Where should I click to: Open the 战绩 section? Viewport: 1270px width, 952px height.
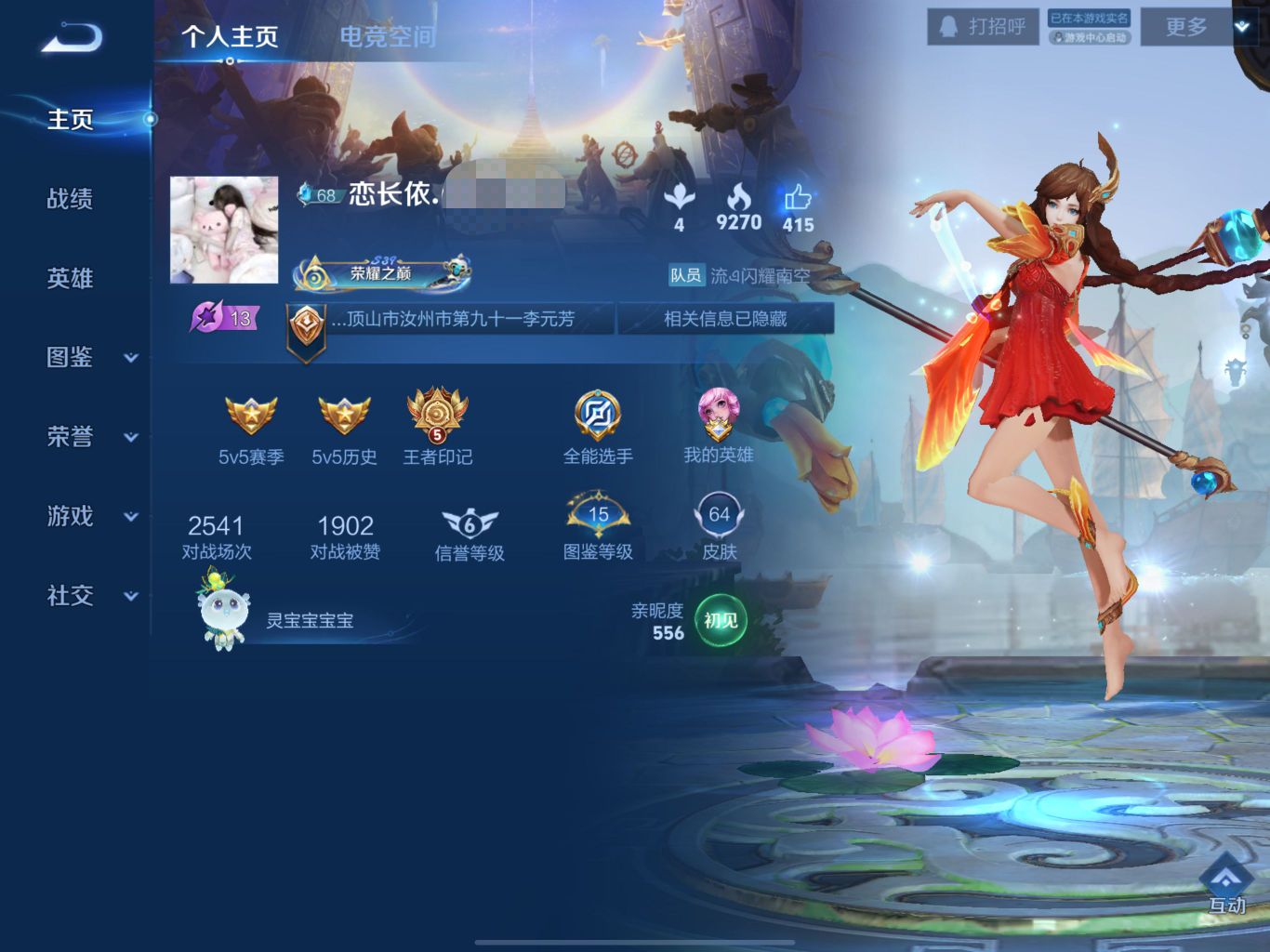click(x=71, y=198)
